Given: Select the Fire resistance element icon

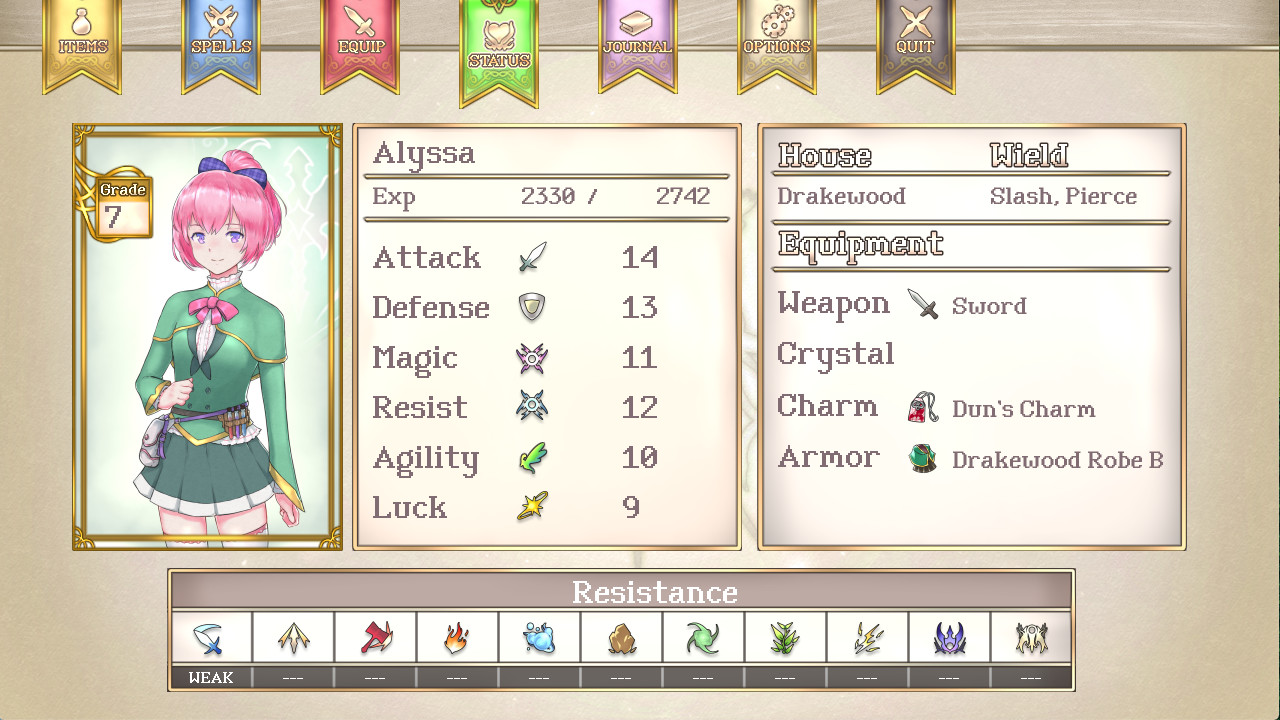Looking at the screenshot, I should (456, 637).
